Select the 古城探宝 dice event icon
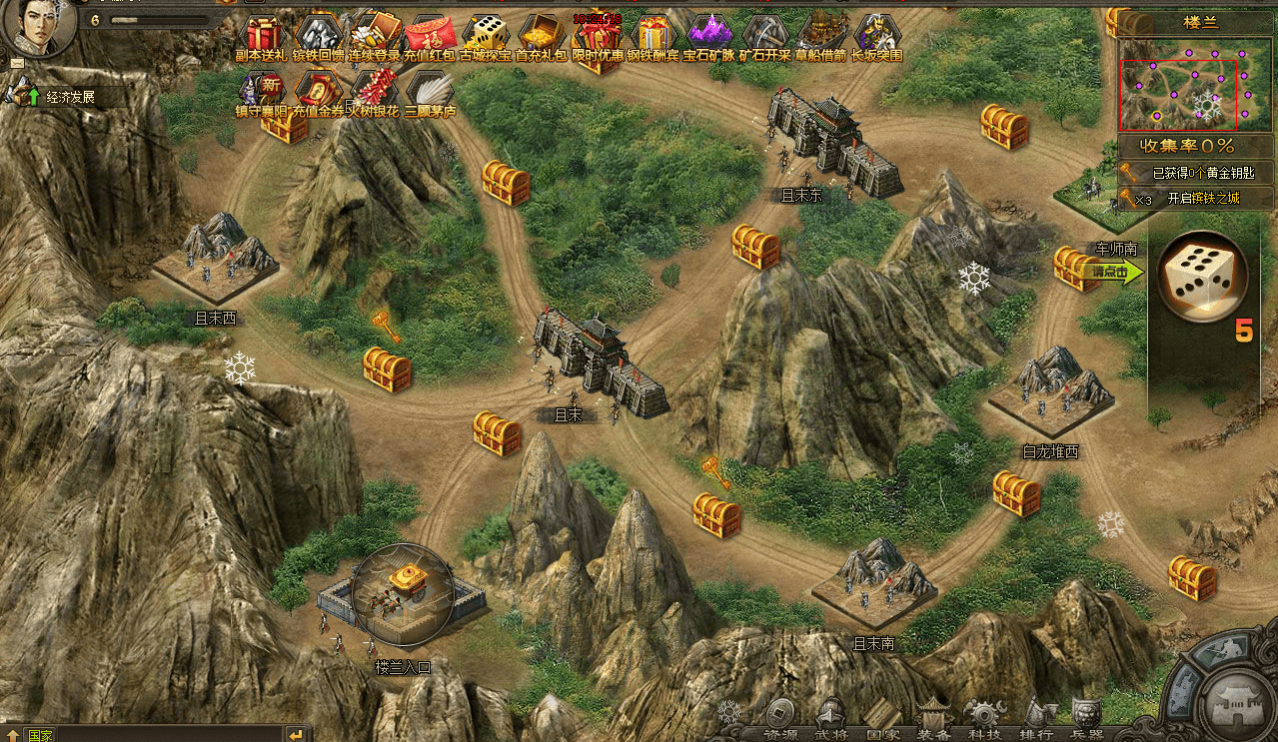Screen dimensions: 1278x742 [486, 34]
